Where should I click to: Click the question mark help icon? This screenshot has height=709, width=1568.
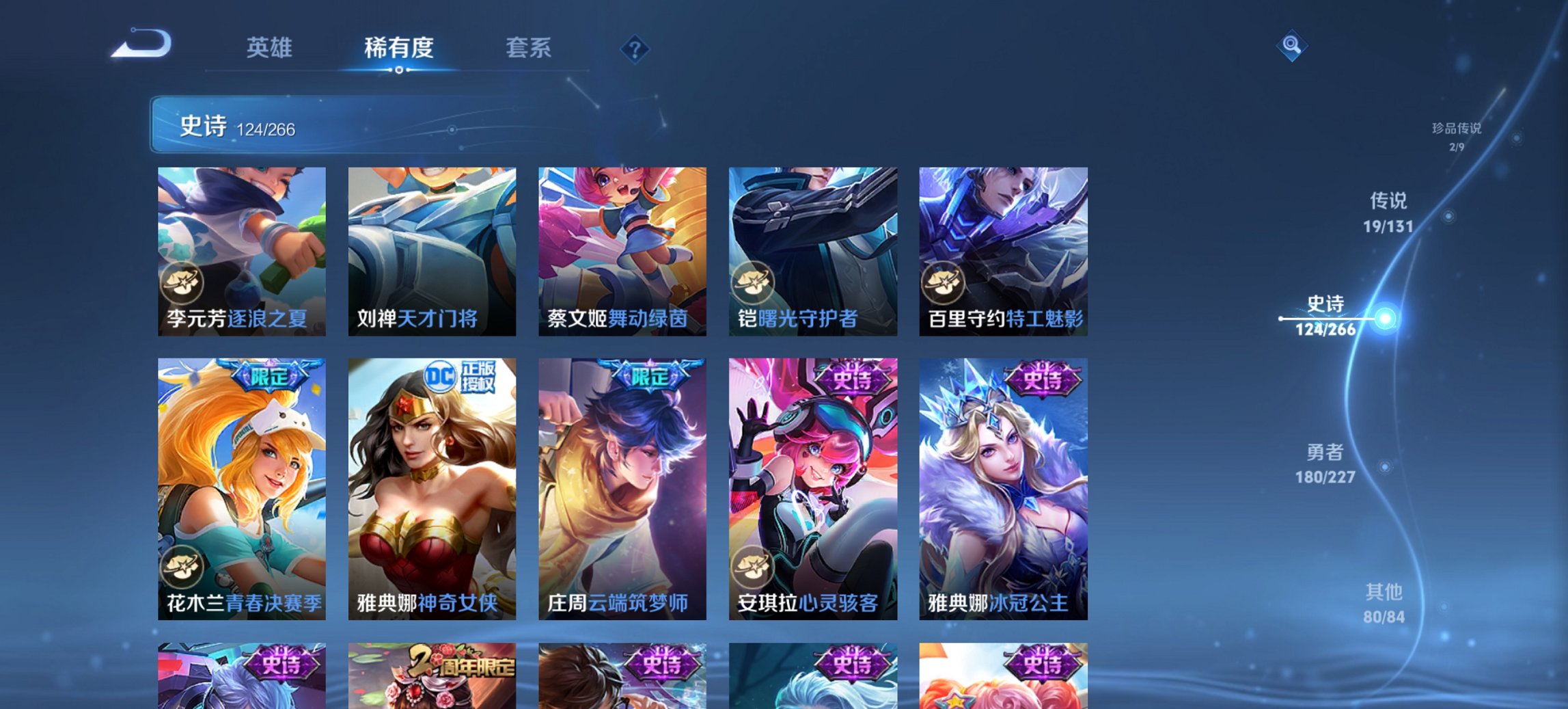635,49
